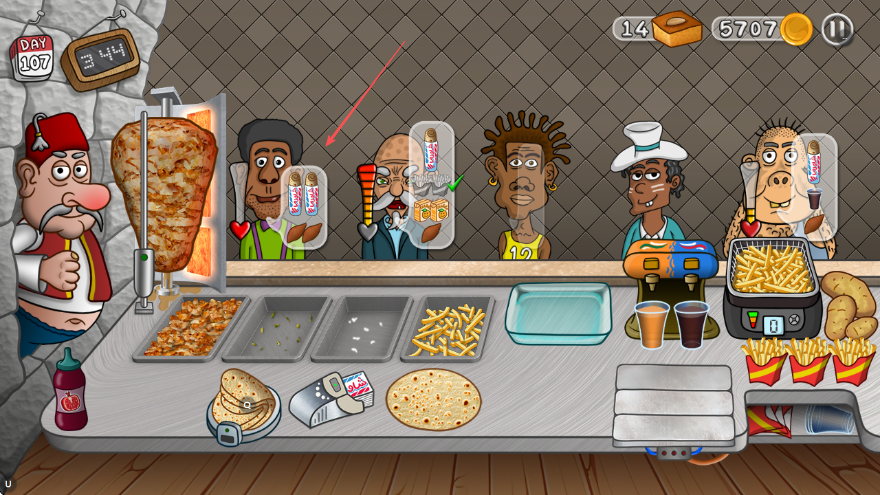
Task: Select the open flatbread on the counter
Action: tap(433, 399)
